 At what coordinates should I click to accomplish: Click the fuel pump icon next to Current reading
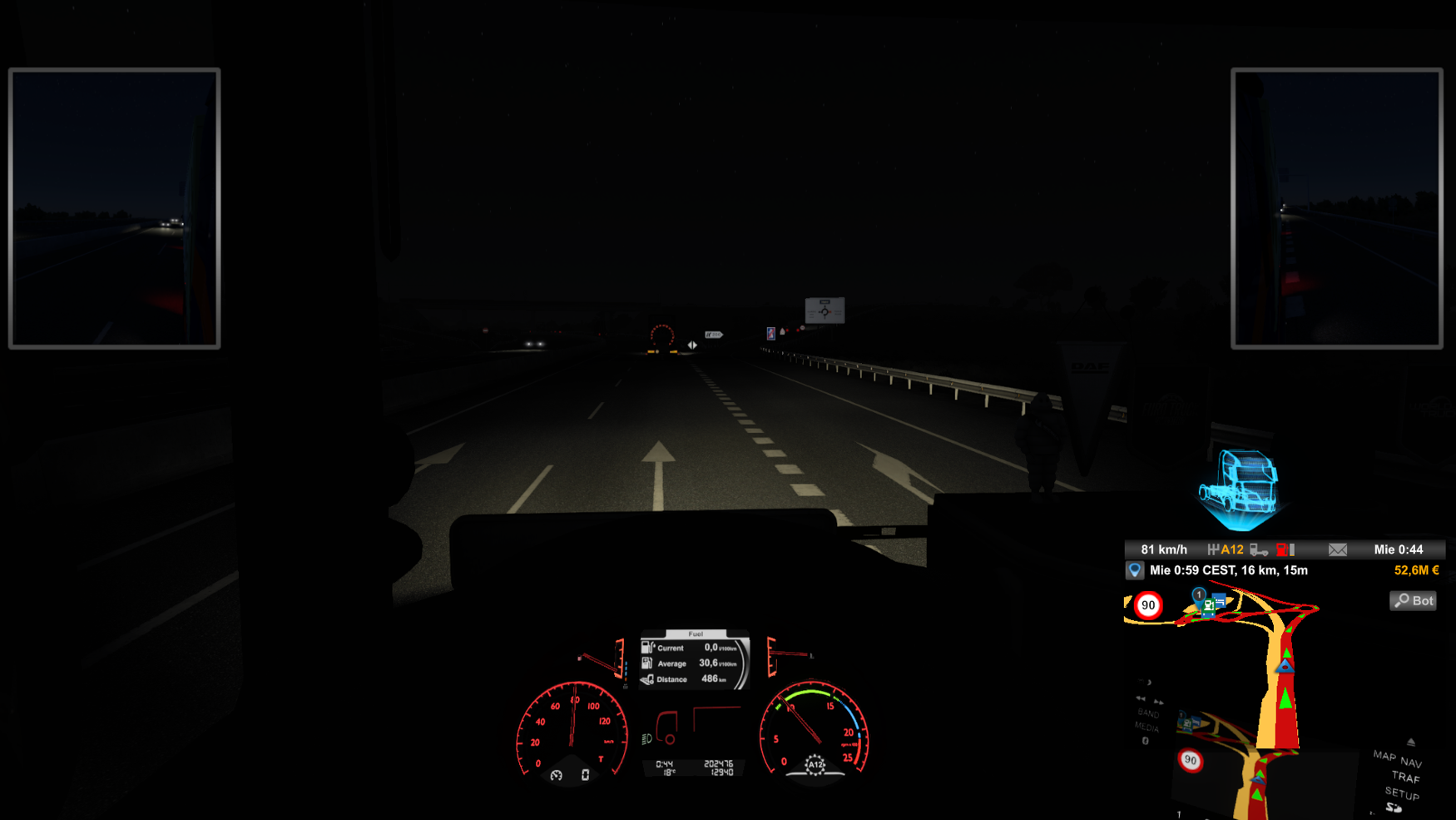click(x=647, y=648)
